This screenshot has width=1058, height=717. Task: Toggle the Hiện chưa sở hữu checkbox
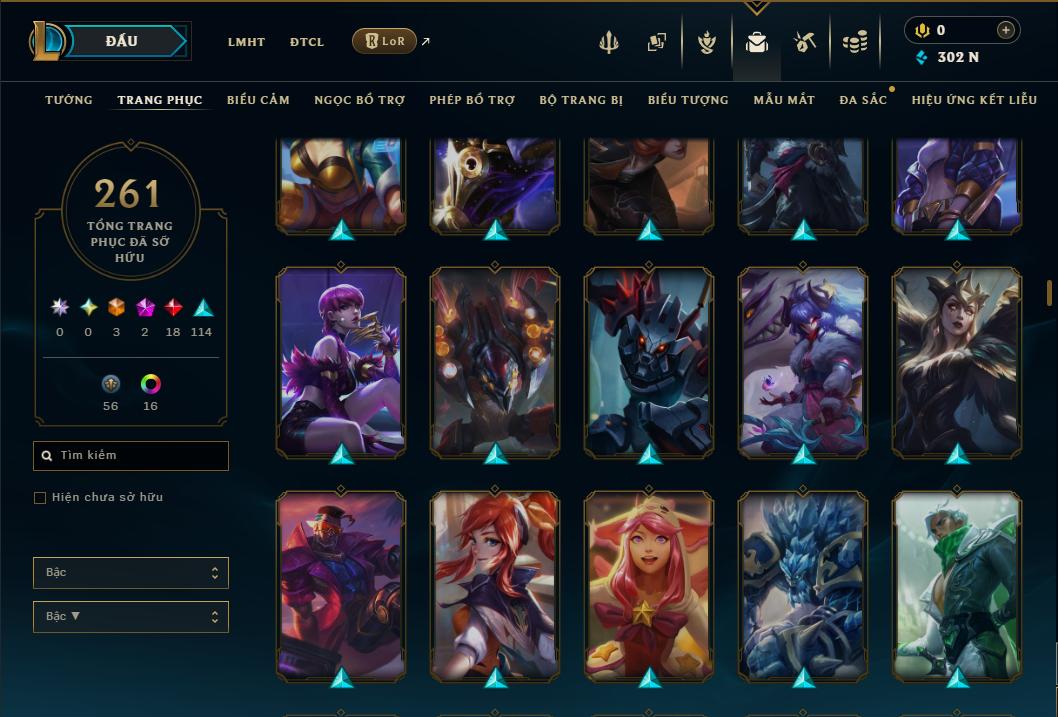pyautogui.click(x=40, y=498)
